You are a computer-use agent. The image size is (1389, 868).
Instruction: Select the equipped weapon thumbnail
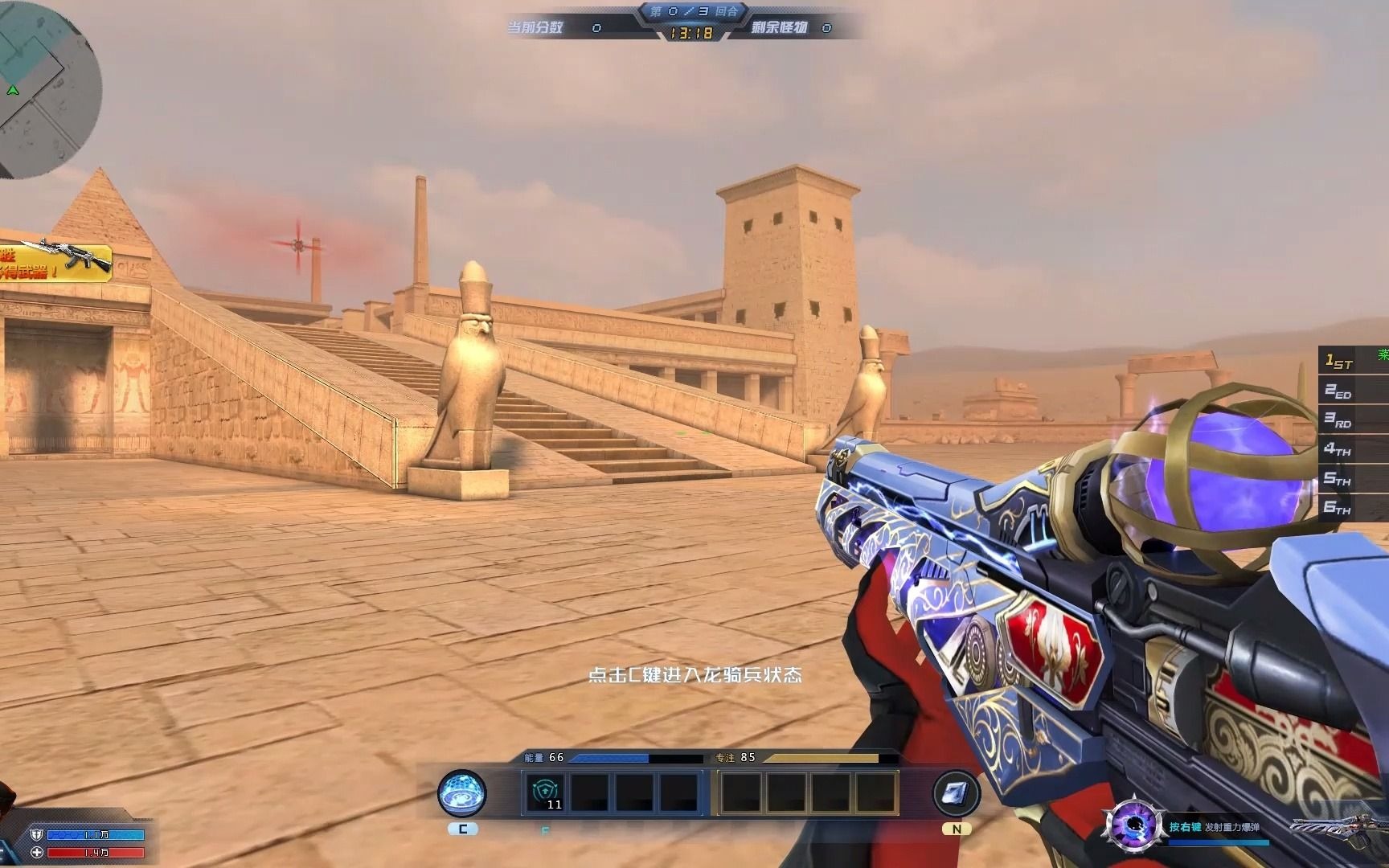(1338, 828)
